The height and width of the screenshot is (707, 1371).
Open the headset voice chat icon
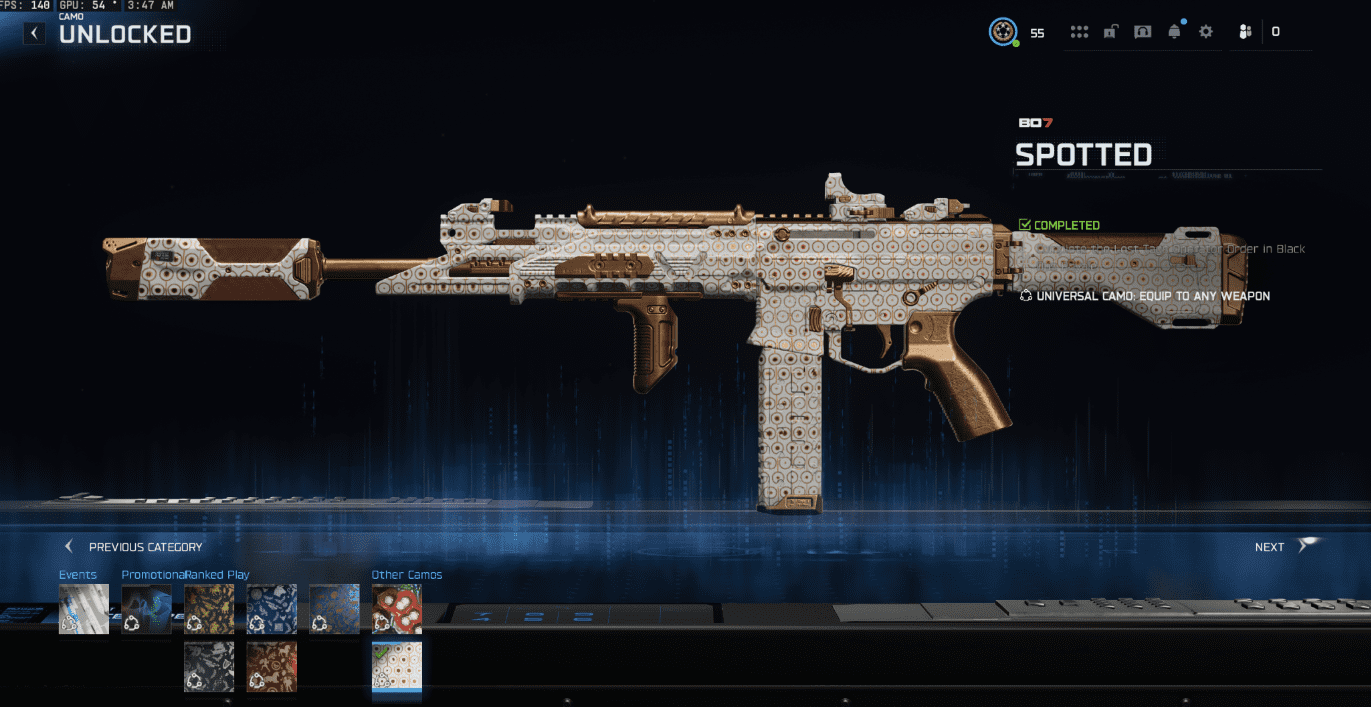[1142, 32]
